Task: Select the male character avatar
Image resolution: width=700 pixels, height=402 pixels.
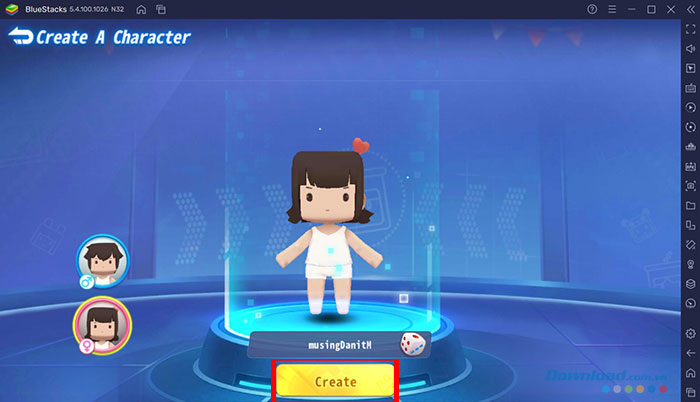Action: tap(102, 263)
